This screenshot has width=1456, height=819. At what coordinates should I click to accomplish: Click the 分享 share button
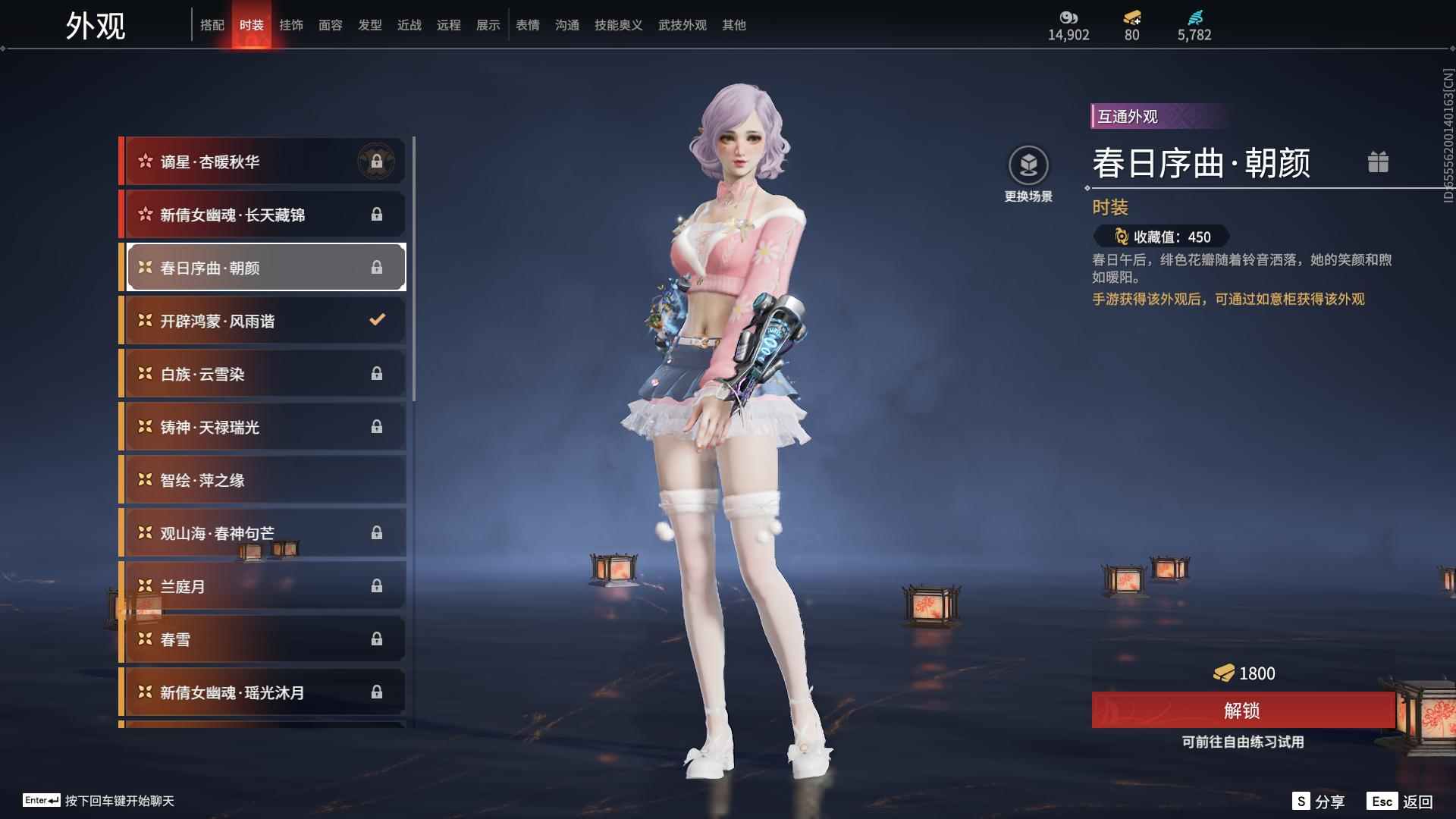tap(1319, 802)
